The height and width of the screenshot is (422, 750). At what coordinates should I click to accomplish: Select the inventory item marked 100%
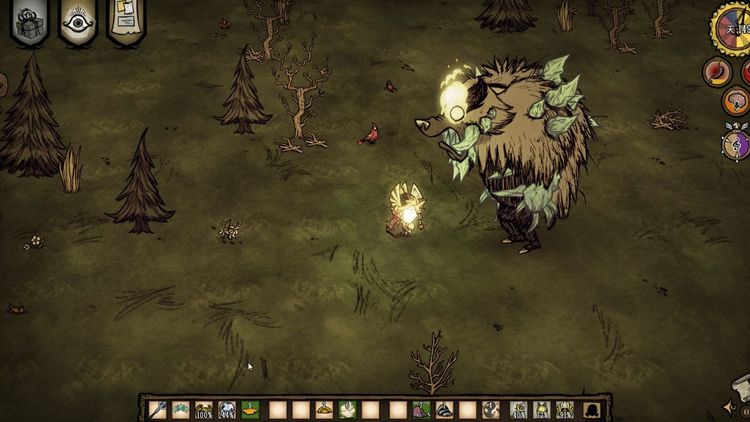point(205,409)
